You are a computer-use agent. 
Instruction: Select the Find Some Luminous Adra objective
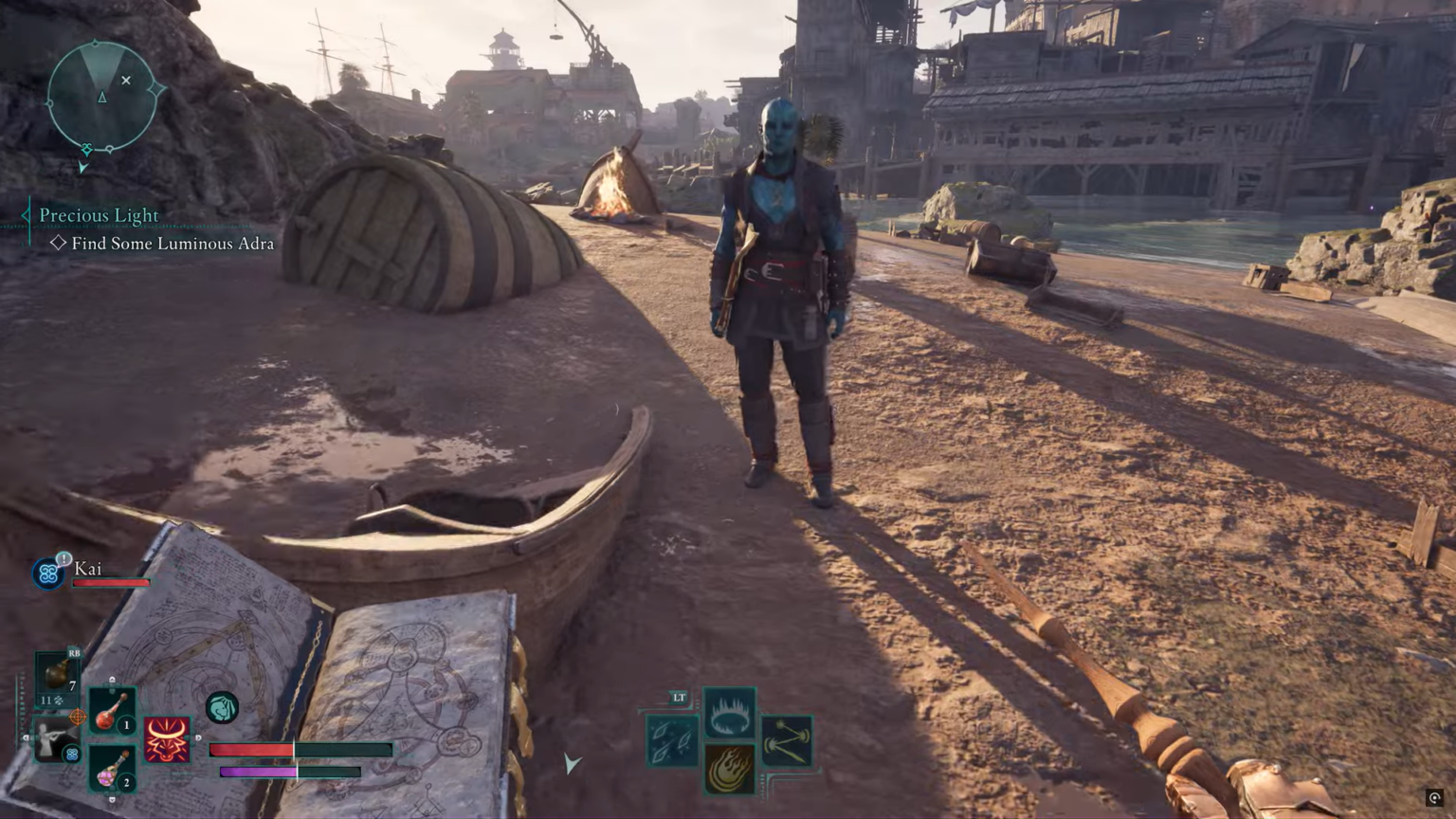point(173,244)
